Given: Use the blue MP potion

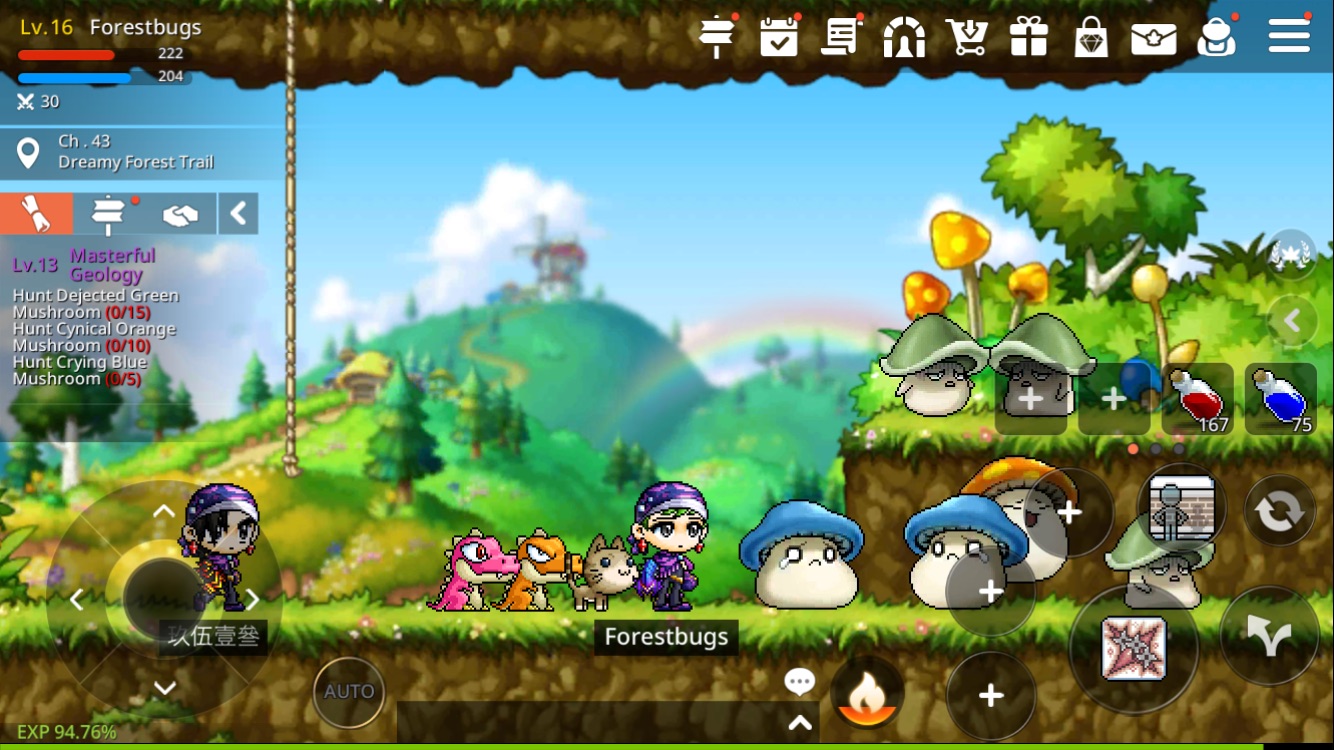Looking at the screenshot, I should click(x=1281, y=398).
